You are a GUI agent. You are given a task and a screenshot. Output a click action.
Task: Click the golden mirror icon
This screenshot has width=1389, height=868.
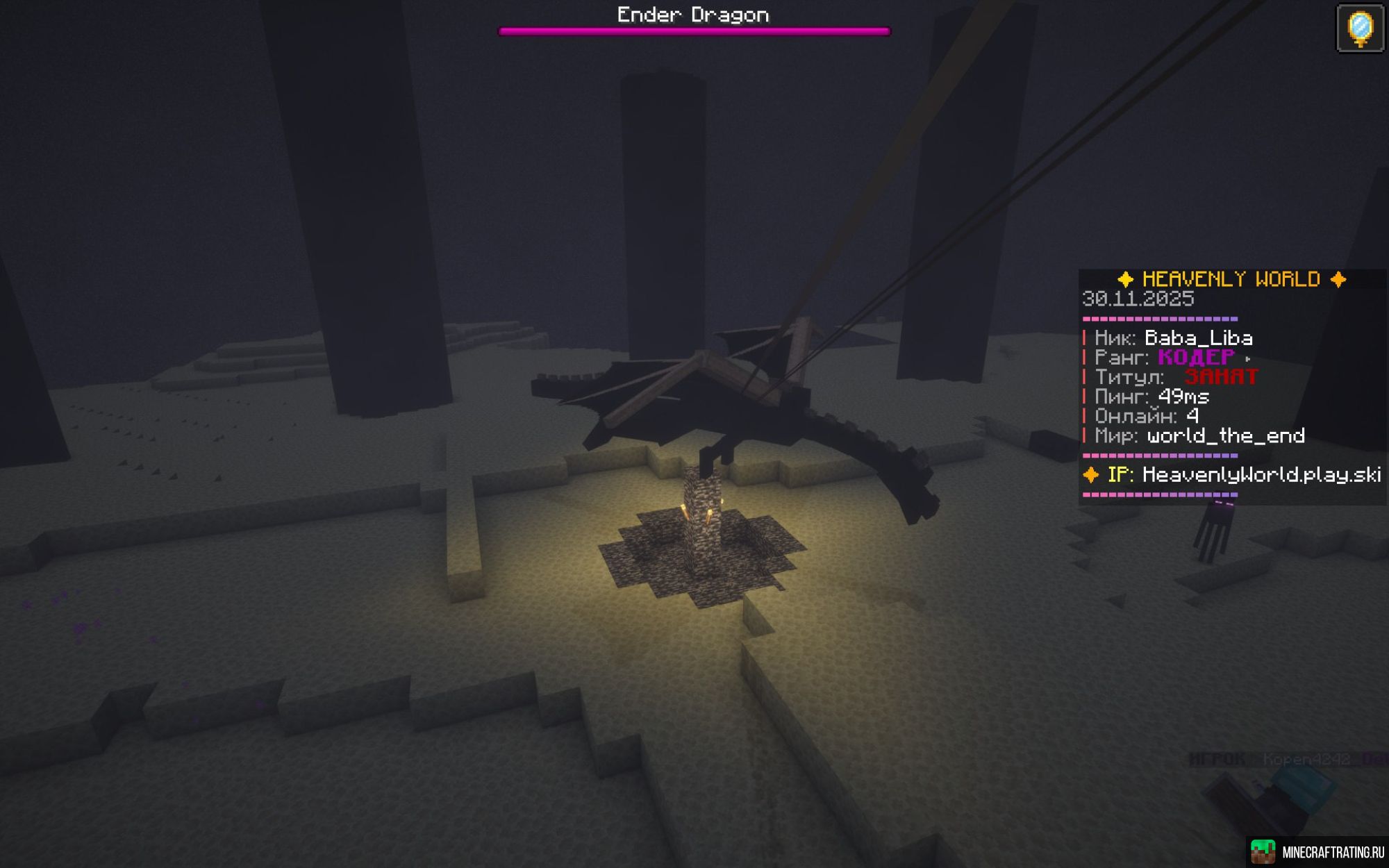coord(1360,28)
